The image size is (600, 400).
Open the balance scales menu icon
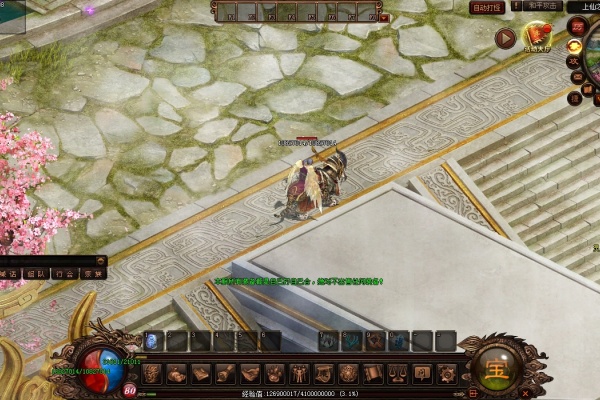[x=397, y=374]
